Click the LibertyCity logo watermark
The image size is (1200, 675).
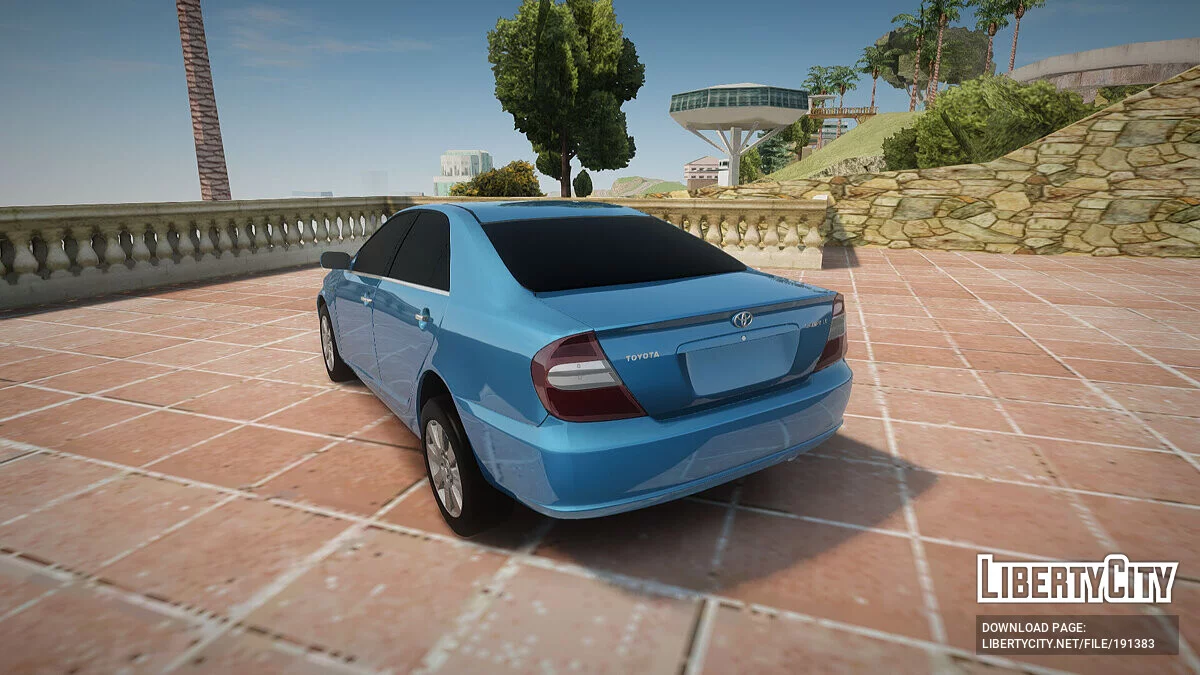(x=1077, y=580)
